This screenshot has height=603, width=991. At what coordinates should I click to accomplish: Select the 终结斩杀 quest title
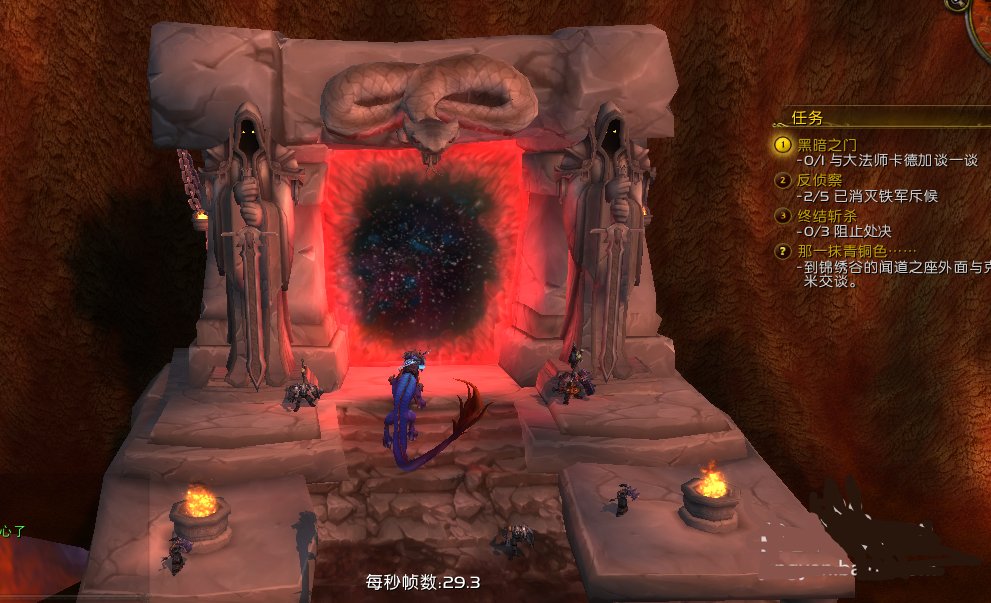tap(827, 215)
